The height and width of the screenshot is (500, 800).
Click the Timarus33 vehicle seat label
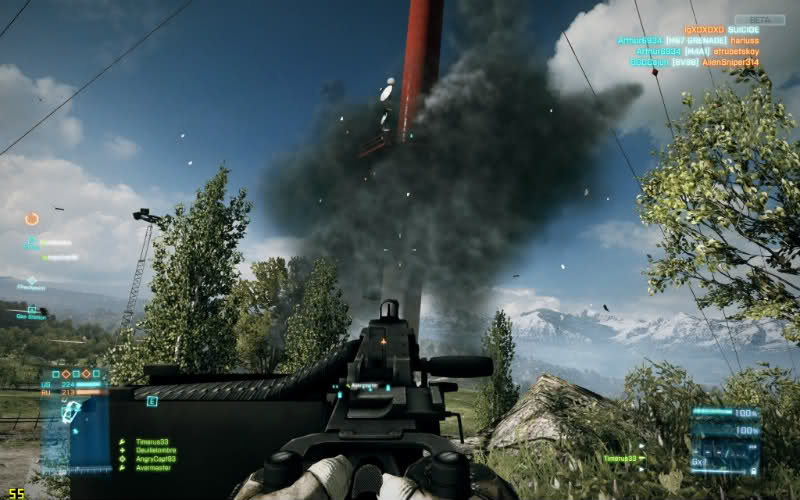tap(622, 458)
